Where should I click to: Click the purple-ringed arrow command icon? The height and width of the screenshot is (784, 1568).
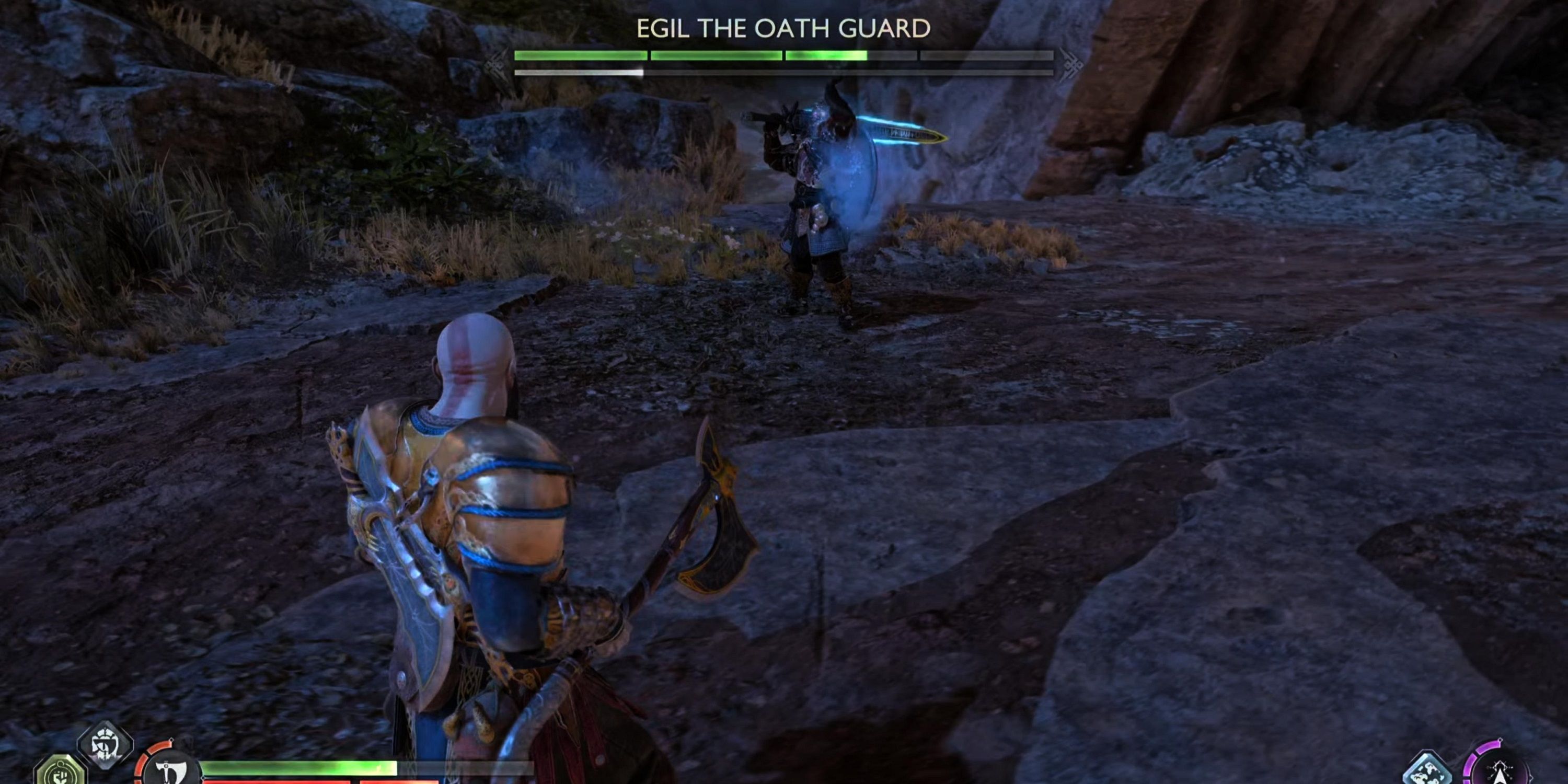[x=1500, y=772]
